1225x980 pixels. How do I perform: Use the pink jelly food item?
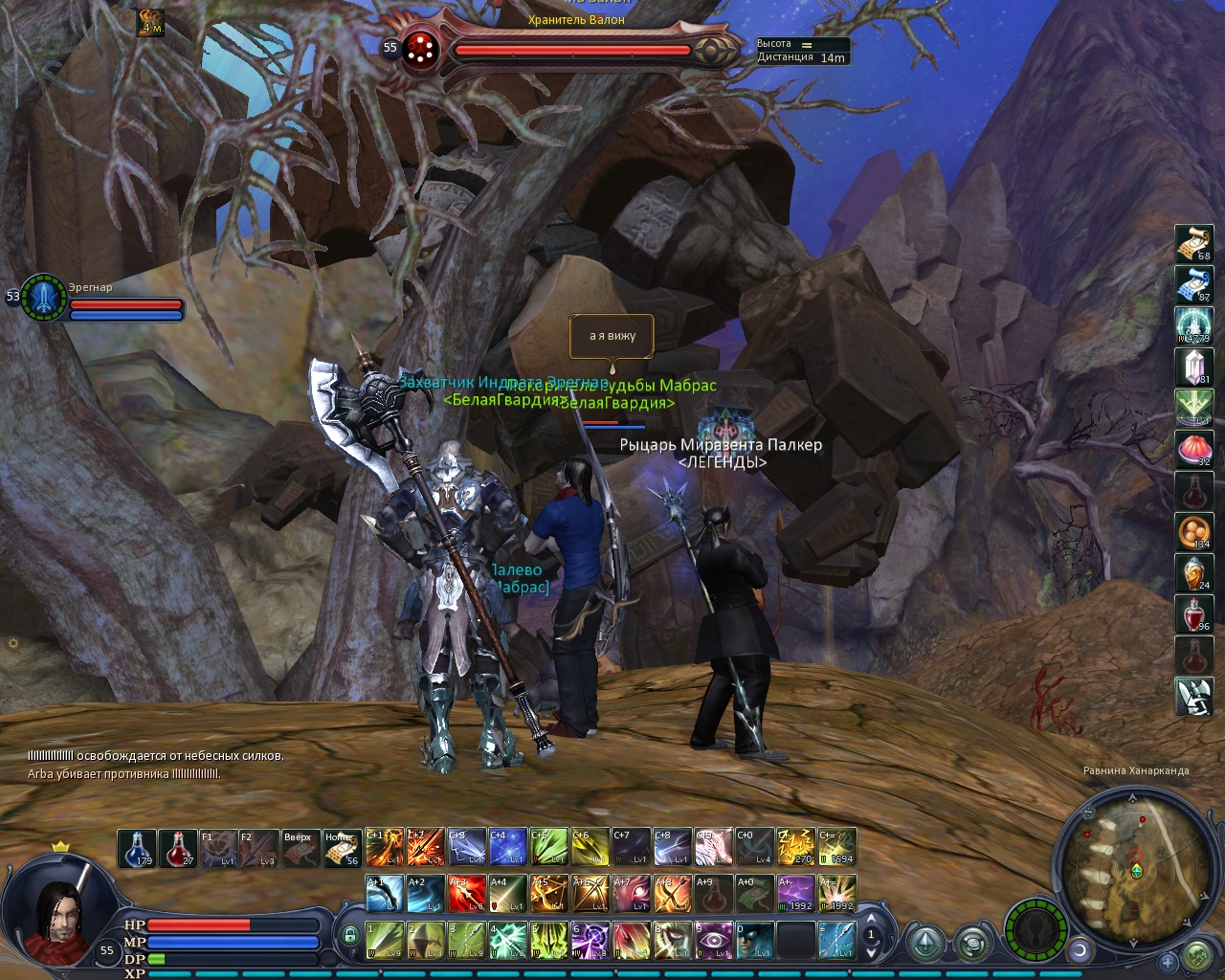[1193, 449]
